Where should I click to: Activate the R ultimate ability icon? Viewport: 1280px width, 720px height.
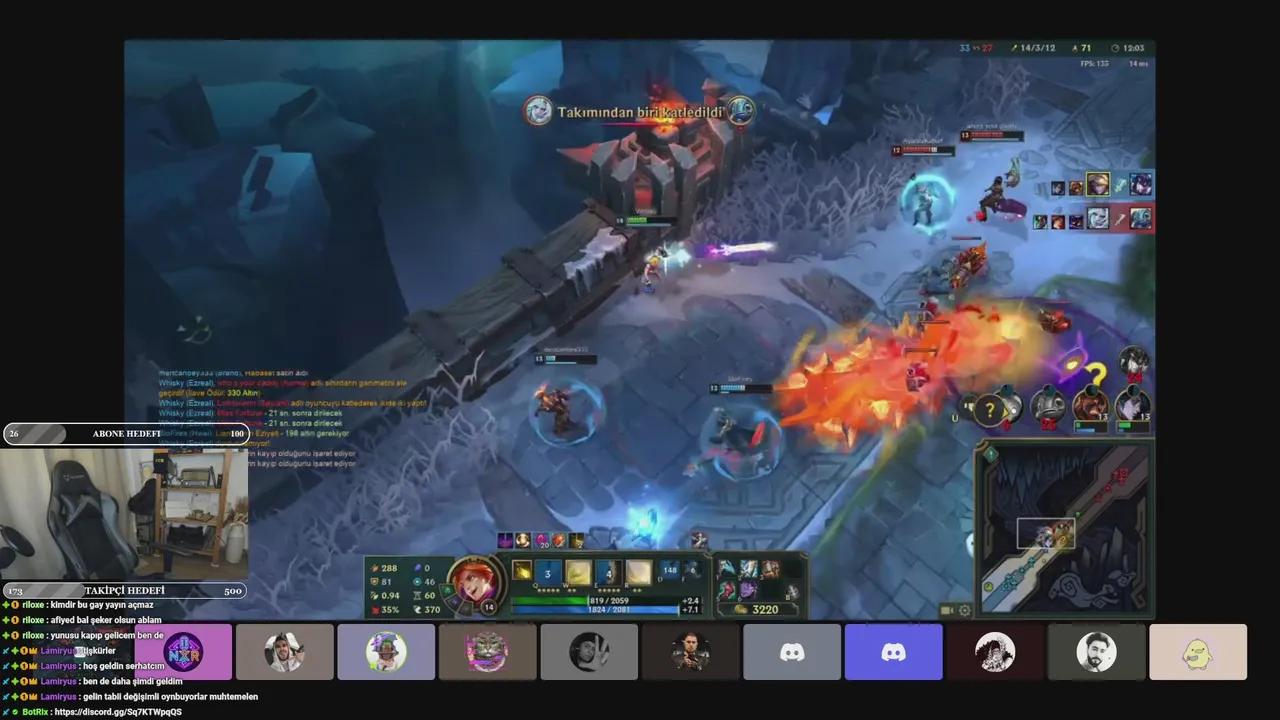click(638, 572)
